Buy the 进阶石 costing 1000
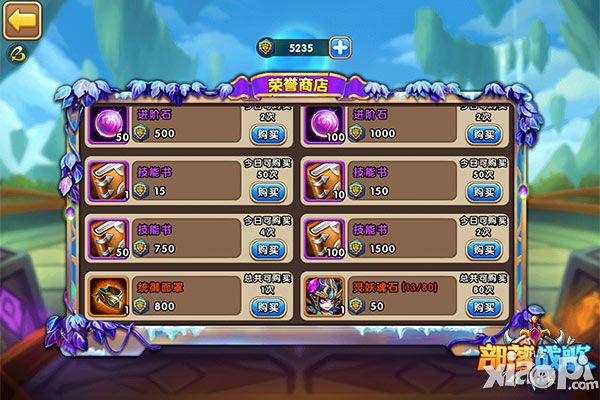 point(486,133)
